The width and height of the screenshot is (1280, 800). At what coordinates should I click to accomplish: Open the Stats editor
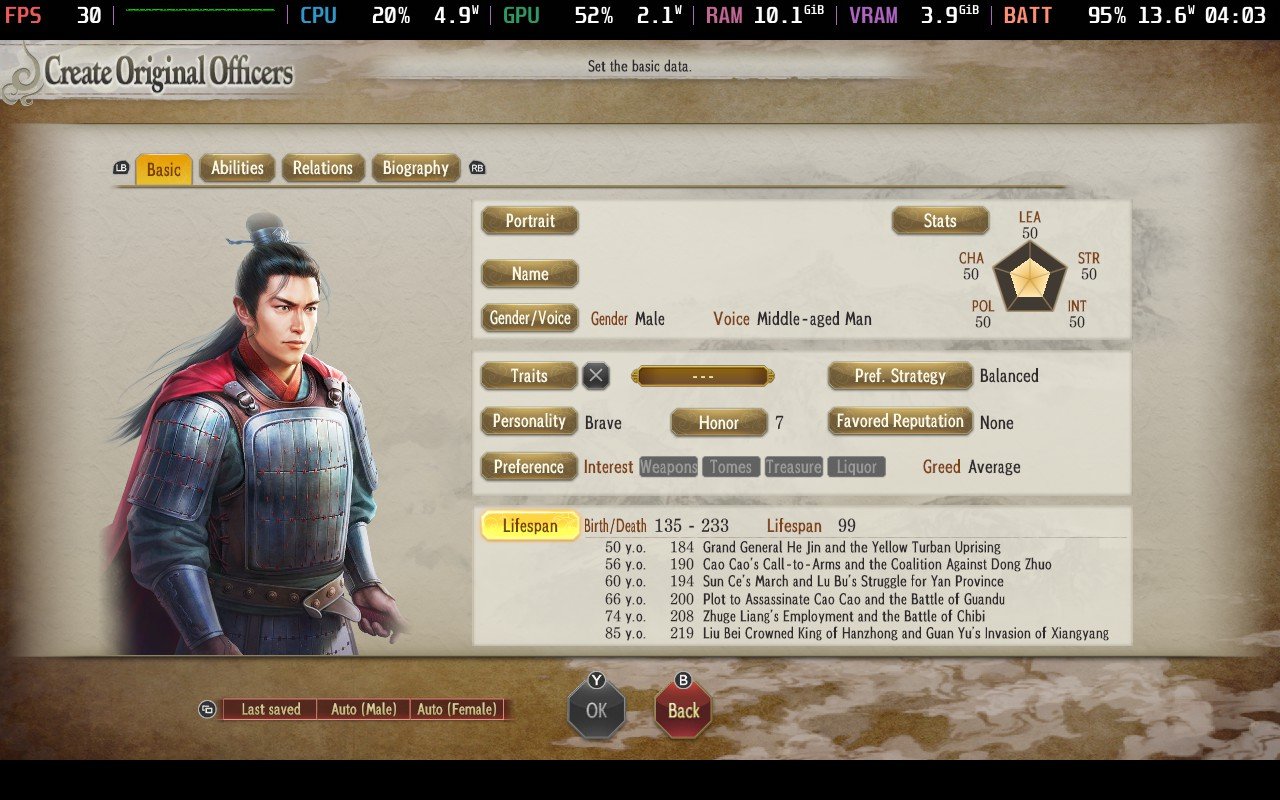point(939,220)
